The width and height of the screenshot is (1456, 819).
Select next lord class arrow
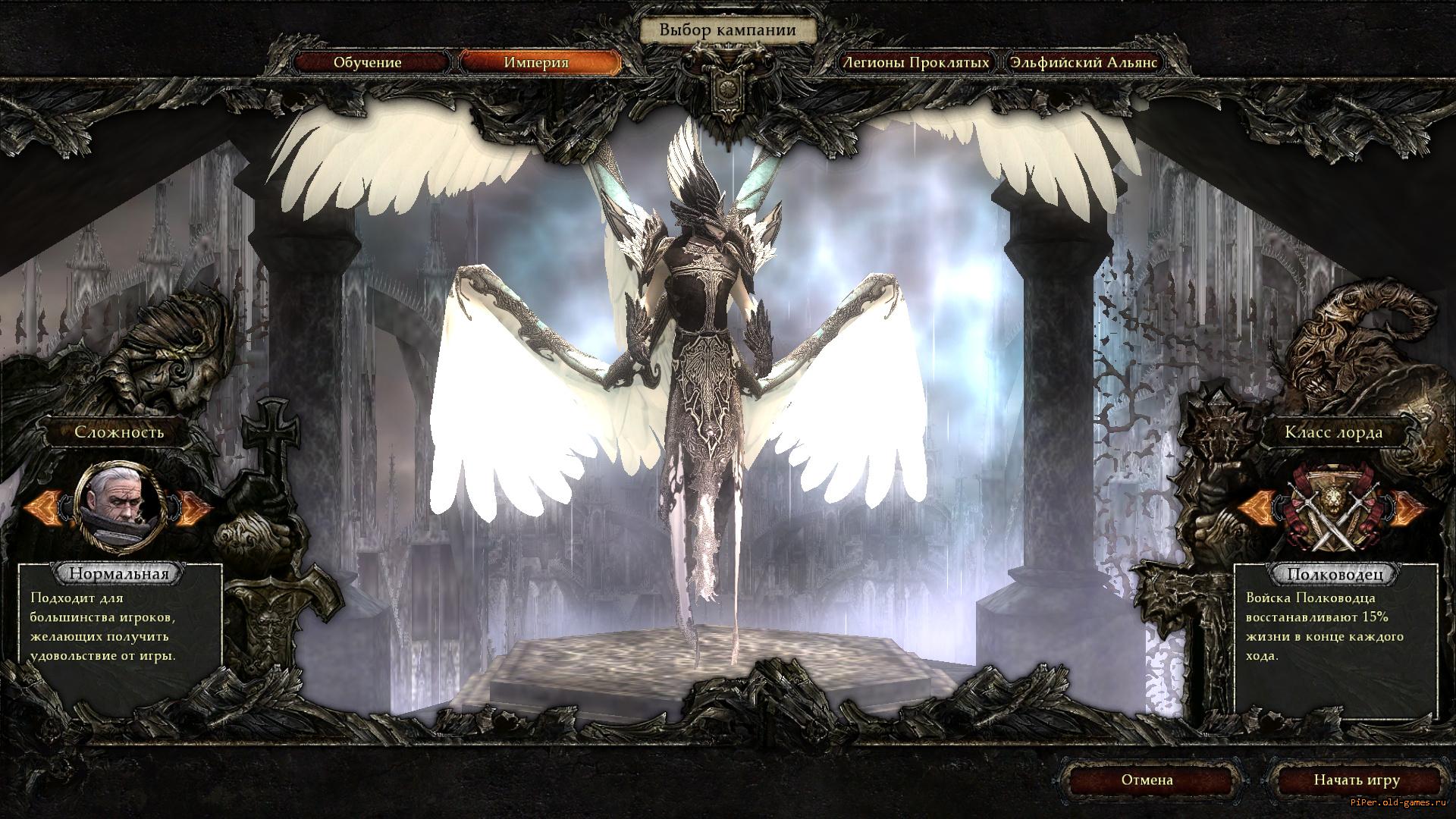1407,508
